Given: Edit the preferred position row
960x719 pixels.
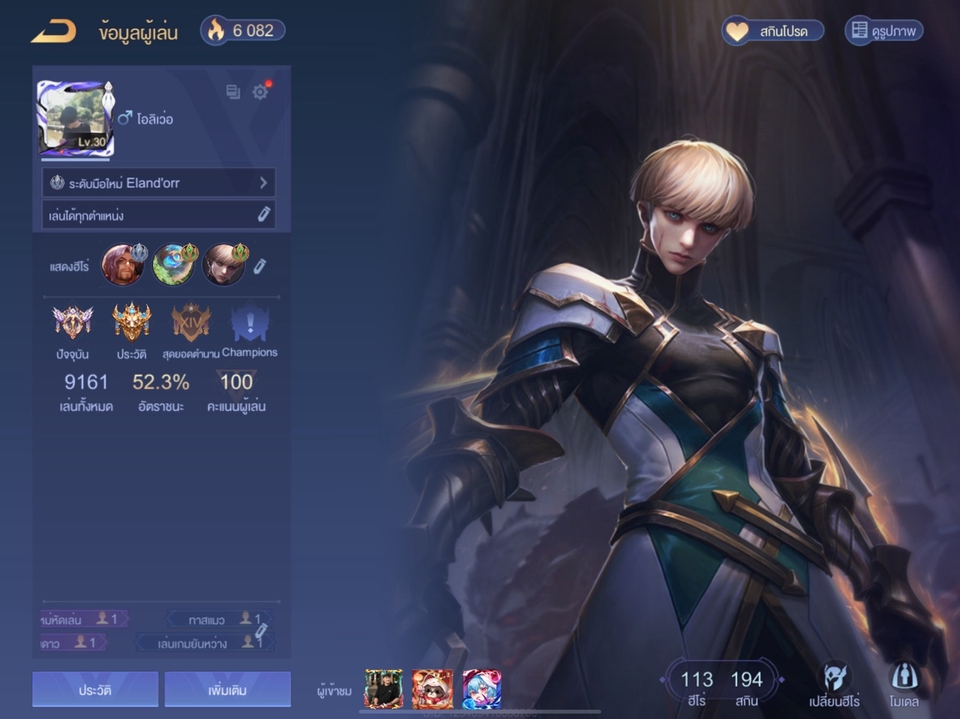Looking at the screenshot, I should (x=160, y=215).
